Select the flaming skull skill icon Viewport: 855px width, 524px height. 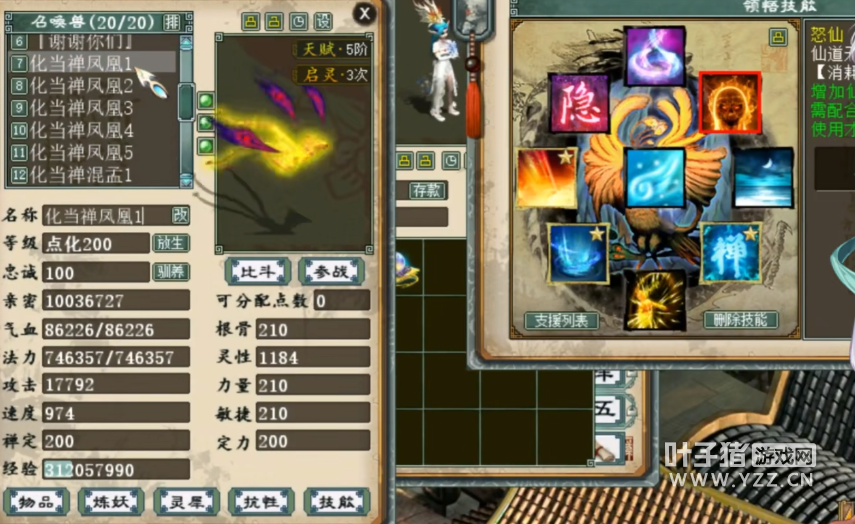click(x=730, y=104)
